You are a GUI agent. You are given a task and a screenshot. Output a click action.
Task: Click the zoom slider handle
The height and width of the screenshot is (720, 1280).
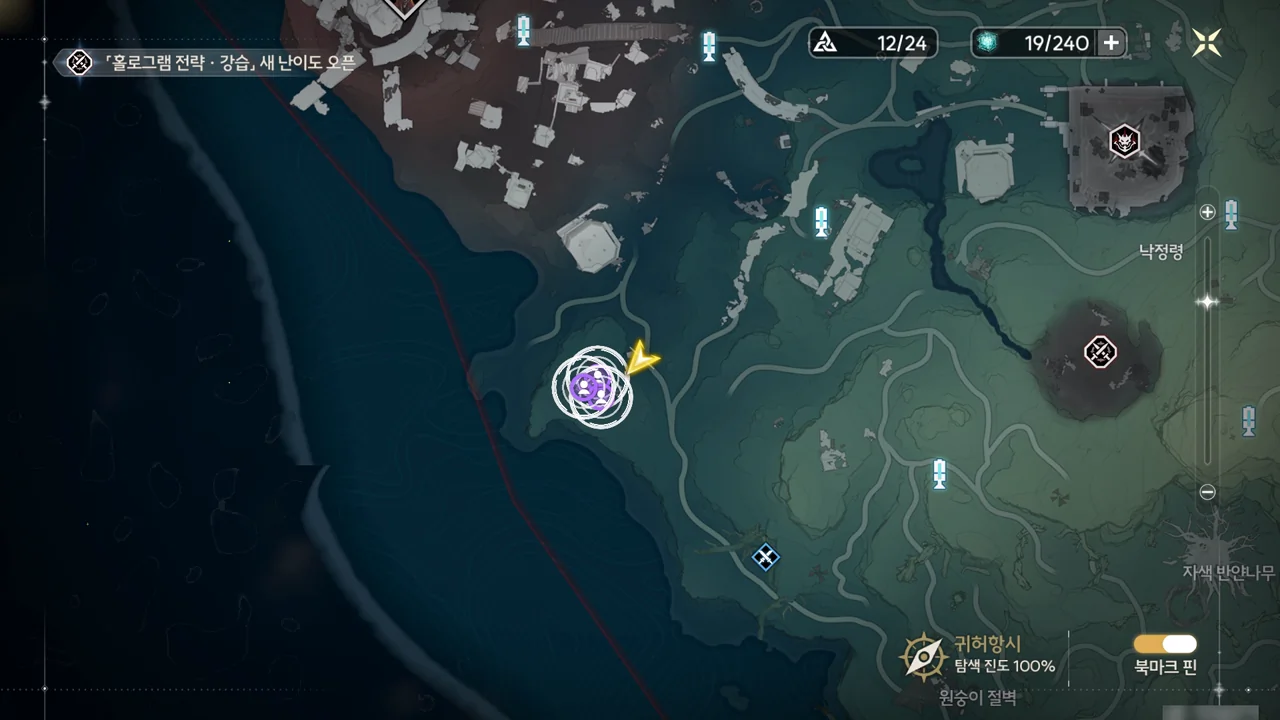1207,301
